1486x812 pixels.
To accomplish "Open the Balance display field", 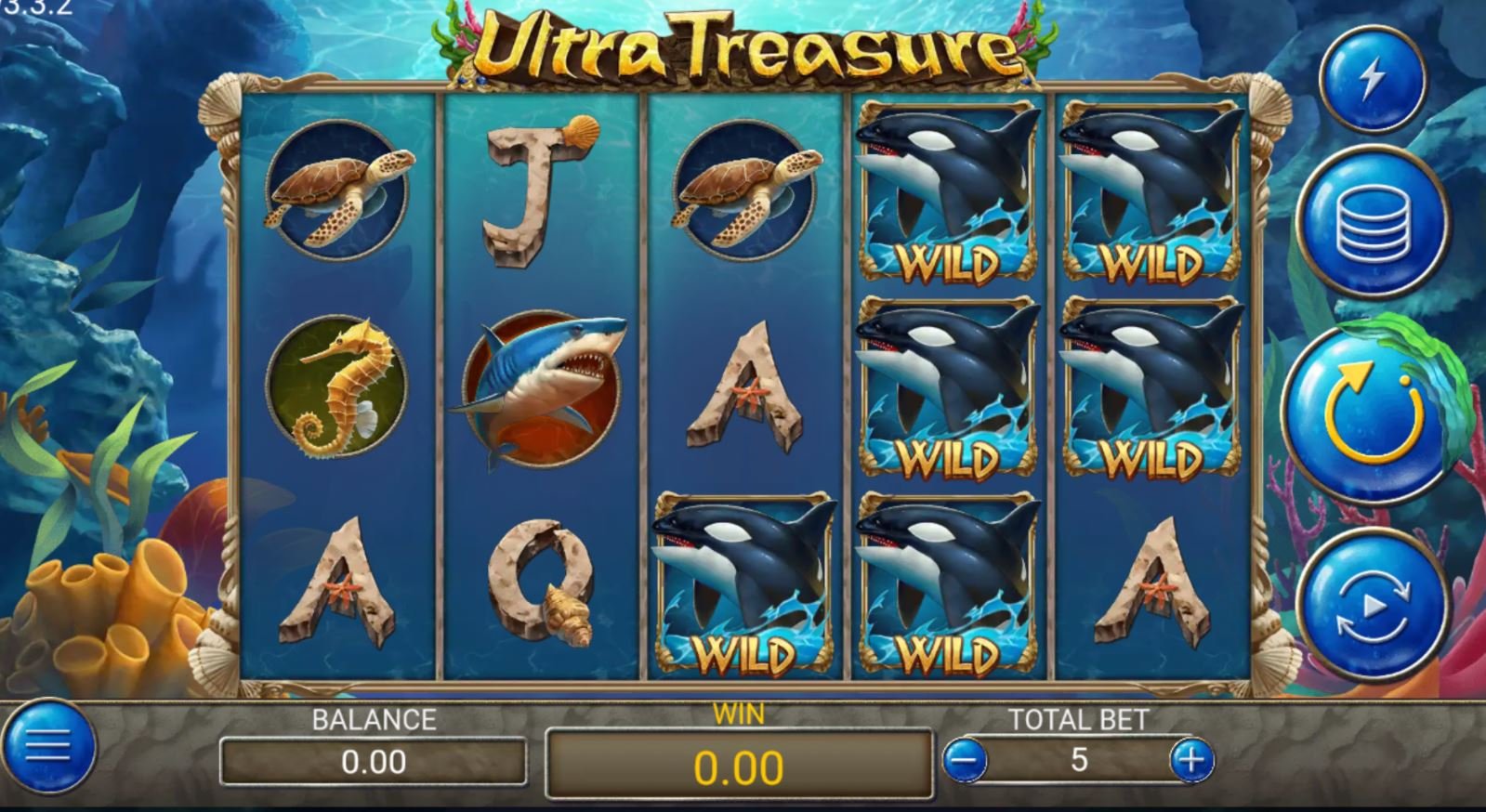I will coord(375,761).
